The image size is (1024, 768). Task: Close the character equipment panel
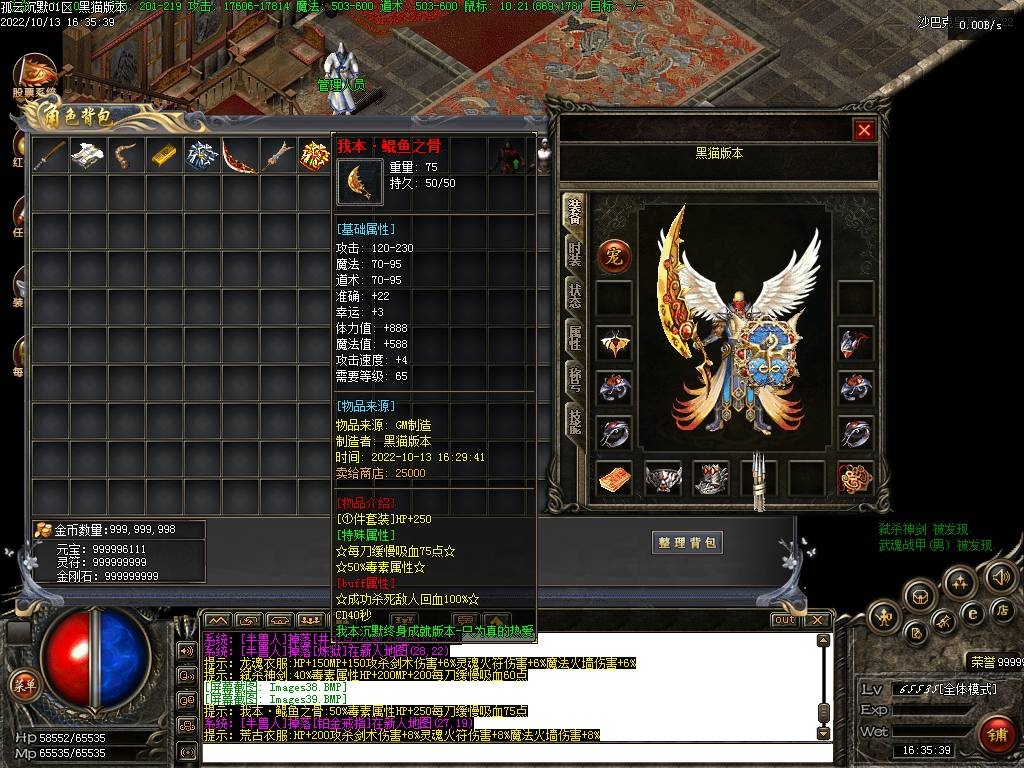pyautogui.click(x=864, y=130)
